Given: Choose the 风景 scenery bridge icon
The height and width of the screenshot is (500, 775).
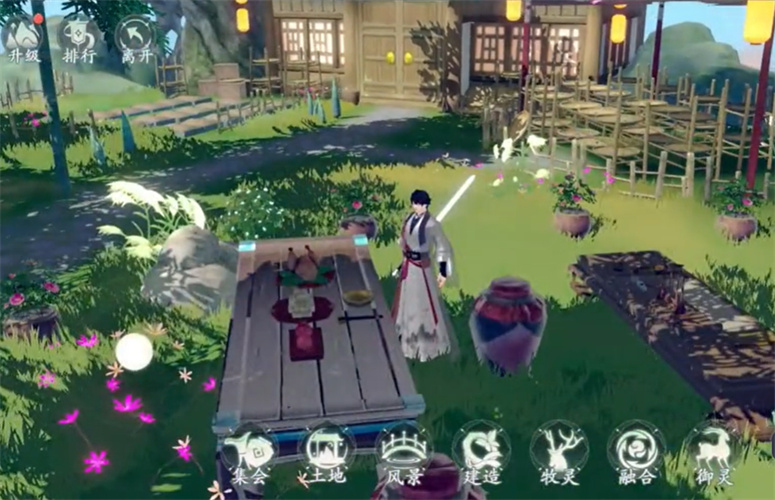Looking at the screenshot, I should 403,452.
